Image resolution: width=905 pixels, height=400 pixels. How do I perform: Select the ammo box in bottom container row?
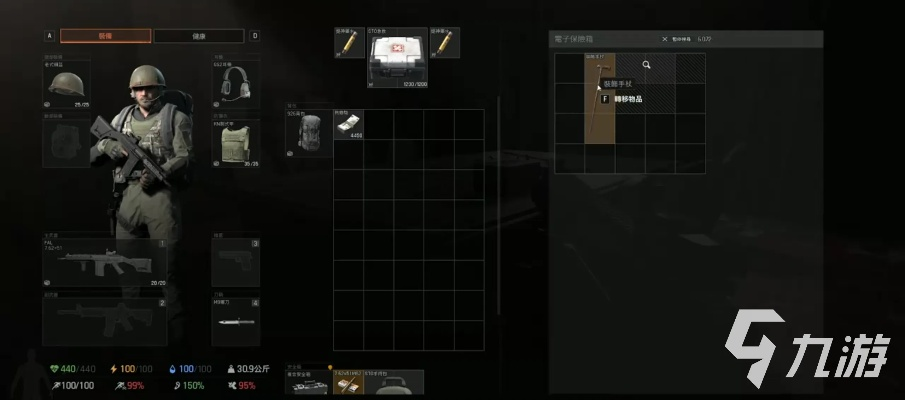(x=348, y=384)
